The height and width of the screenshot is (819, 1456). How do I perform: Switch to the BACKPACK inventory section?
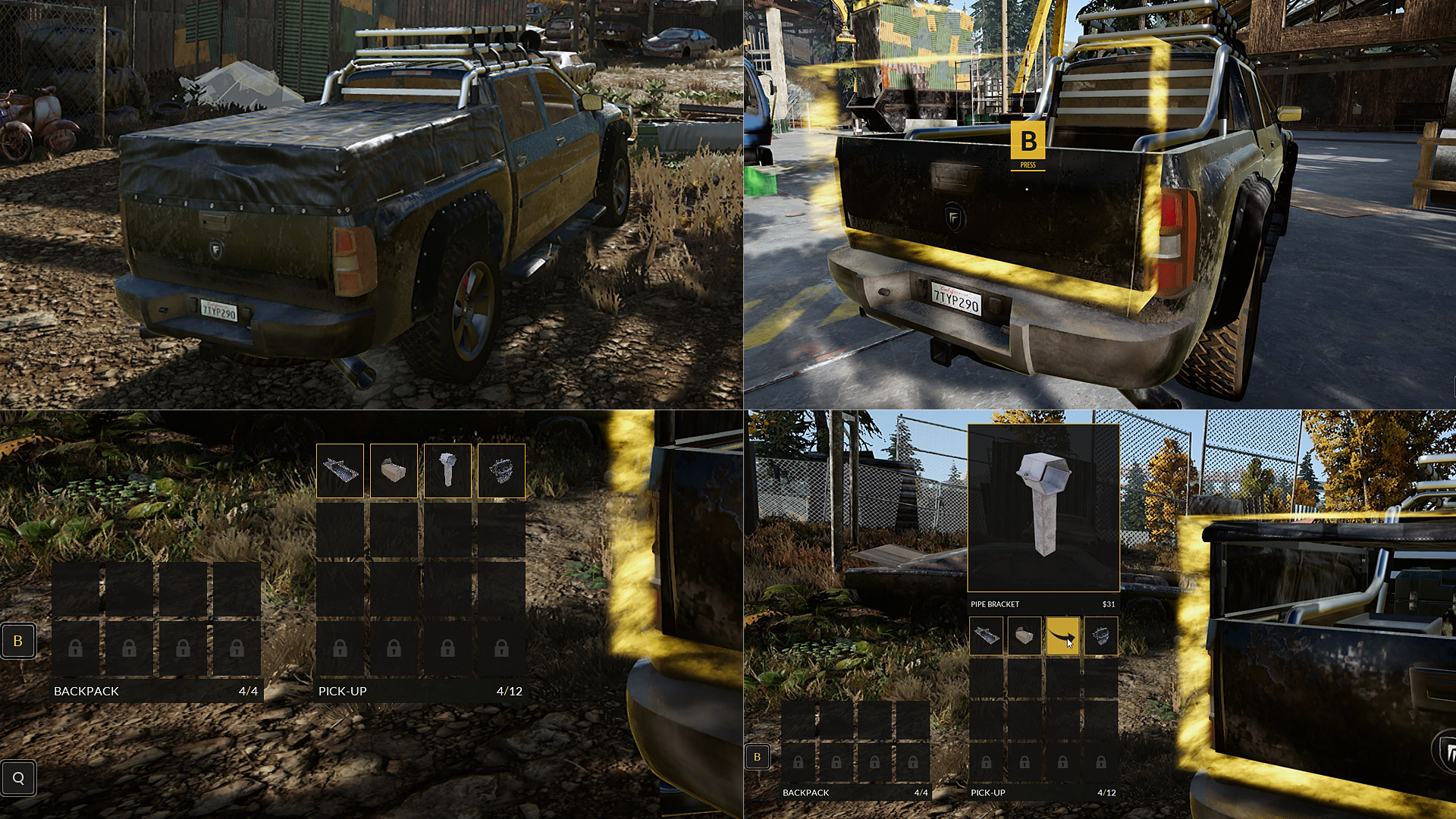pyautogui.click(x=86, y=691)
